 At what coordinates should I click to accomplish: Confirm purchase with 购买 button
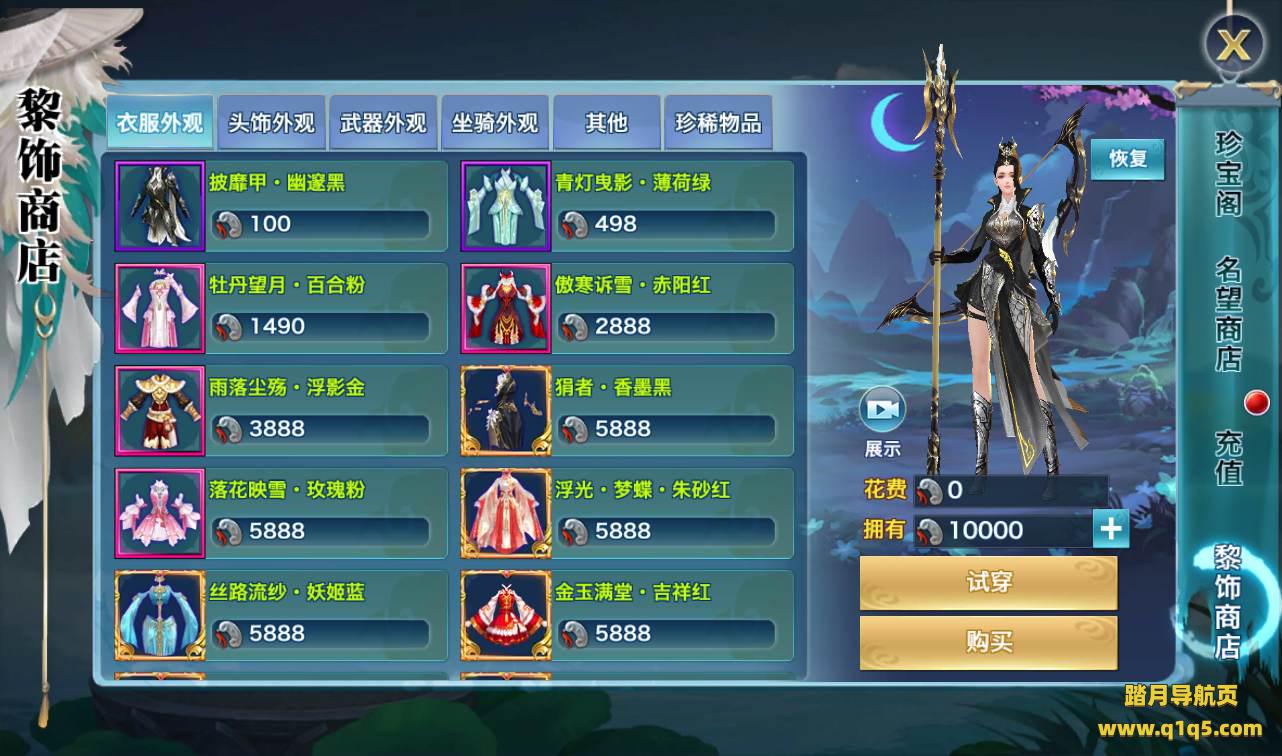tap(988, 642)
